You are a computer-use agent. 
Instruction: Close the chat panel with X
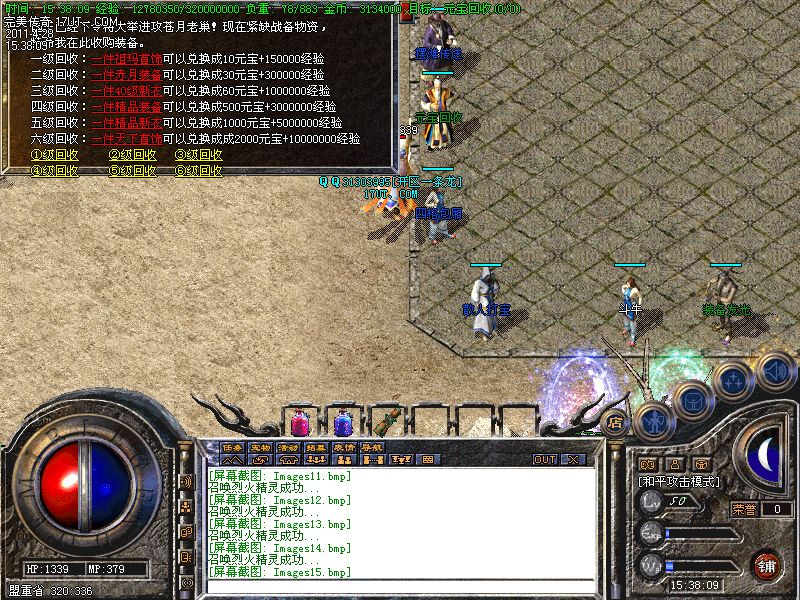pos(573,460)
